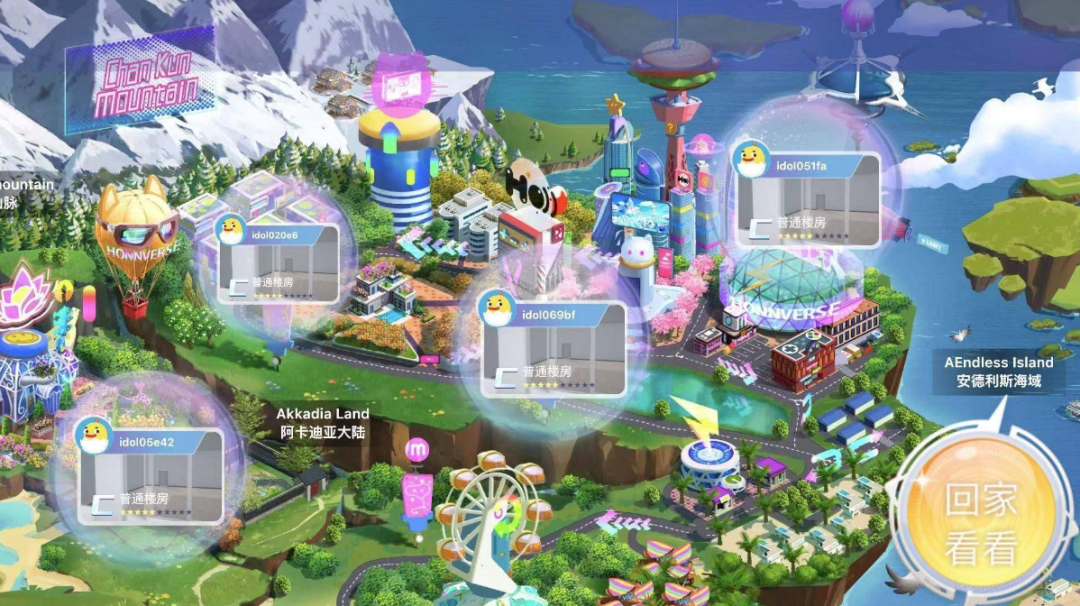Screen dimensions: 1080x606
Task: Click the Chan Kun Mountain sign
Action: 147,84
